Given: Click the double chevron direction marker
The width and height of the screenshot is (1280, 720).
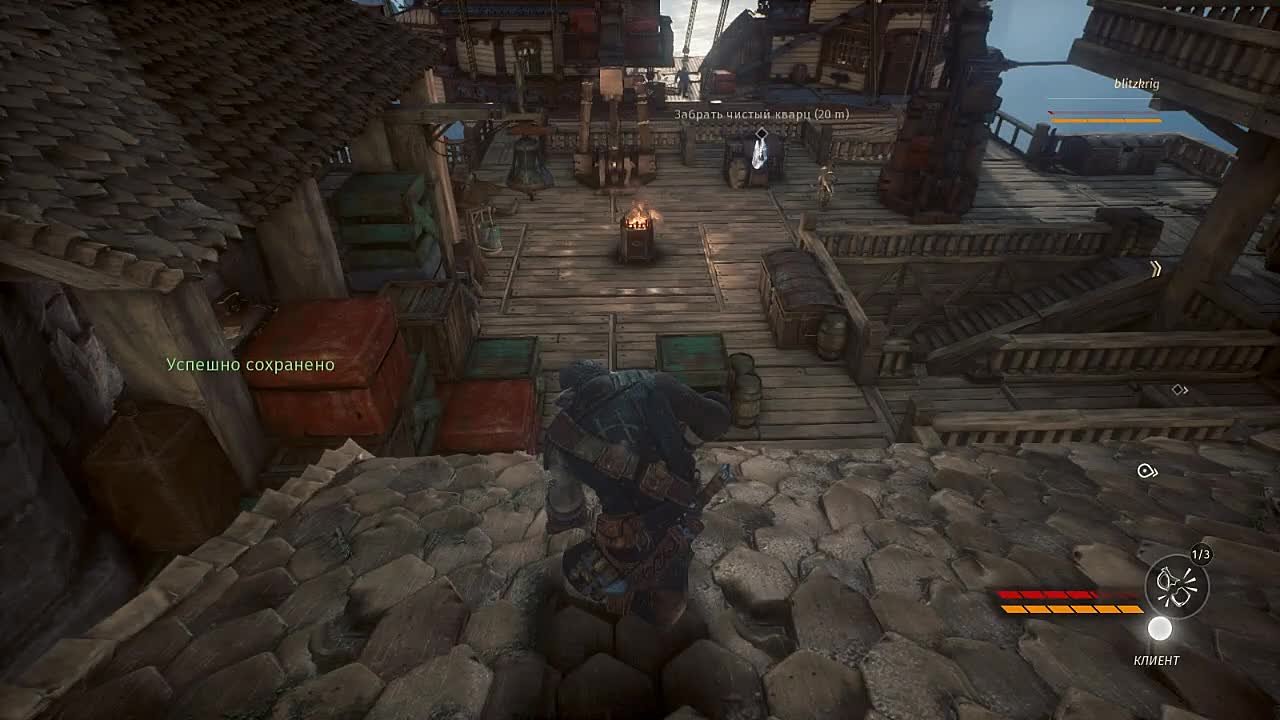Looking at the screenshot, I should tap(1156, 269).
